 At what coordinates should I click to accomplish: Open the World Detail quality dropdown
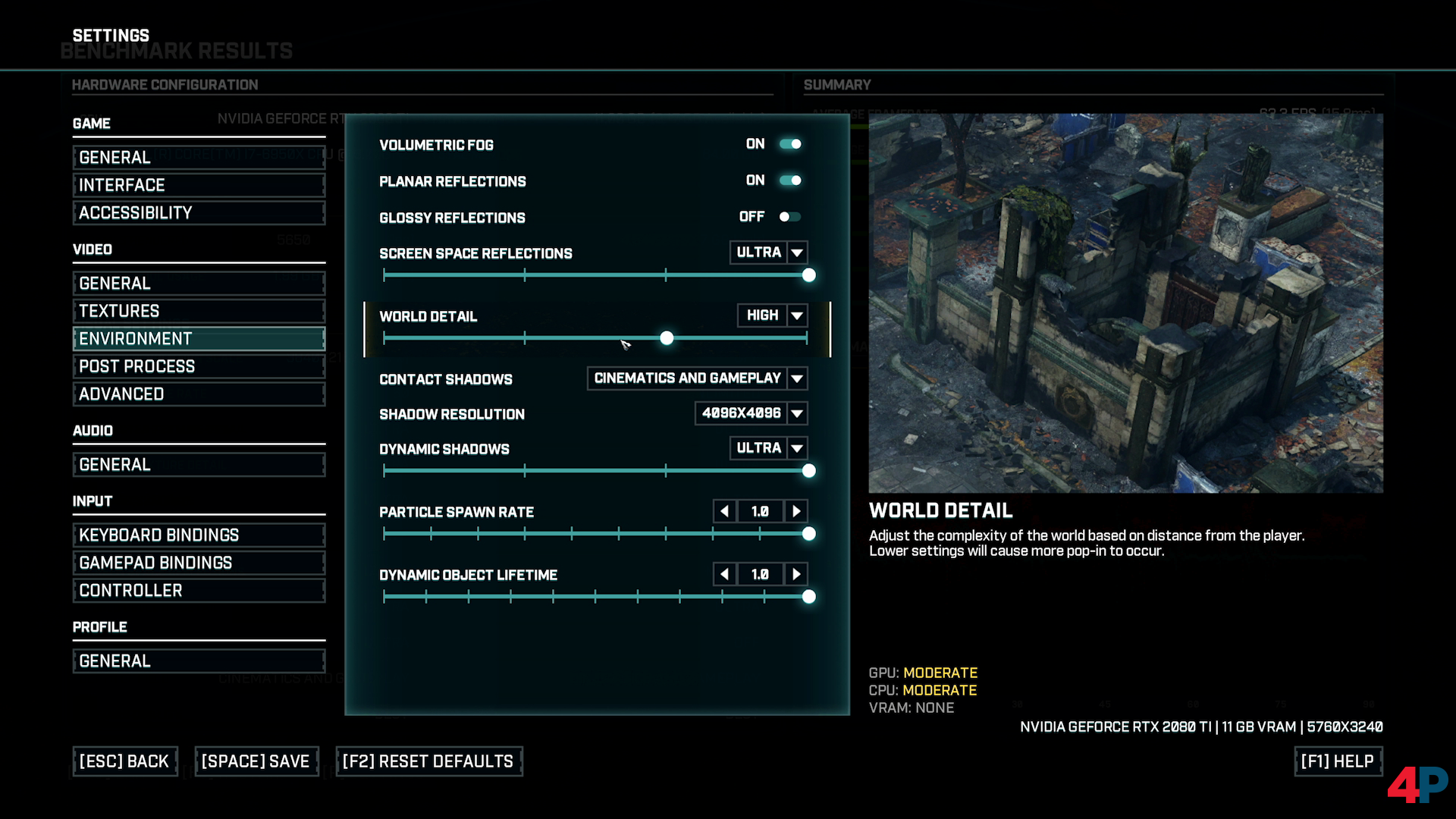pos(797,315)
